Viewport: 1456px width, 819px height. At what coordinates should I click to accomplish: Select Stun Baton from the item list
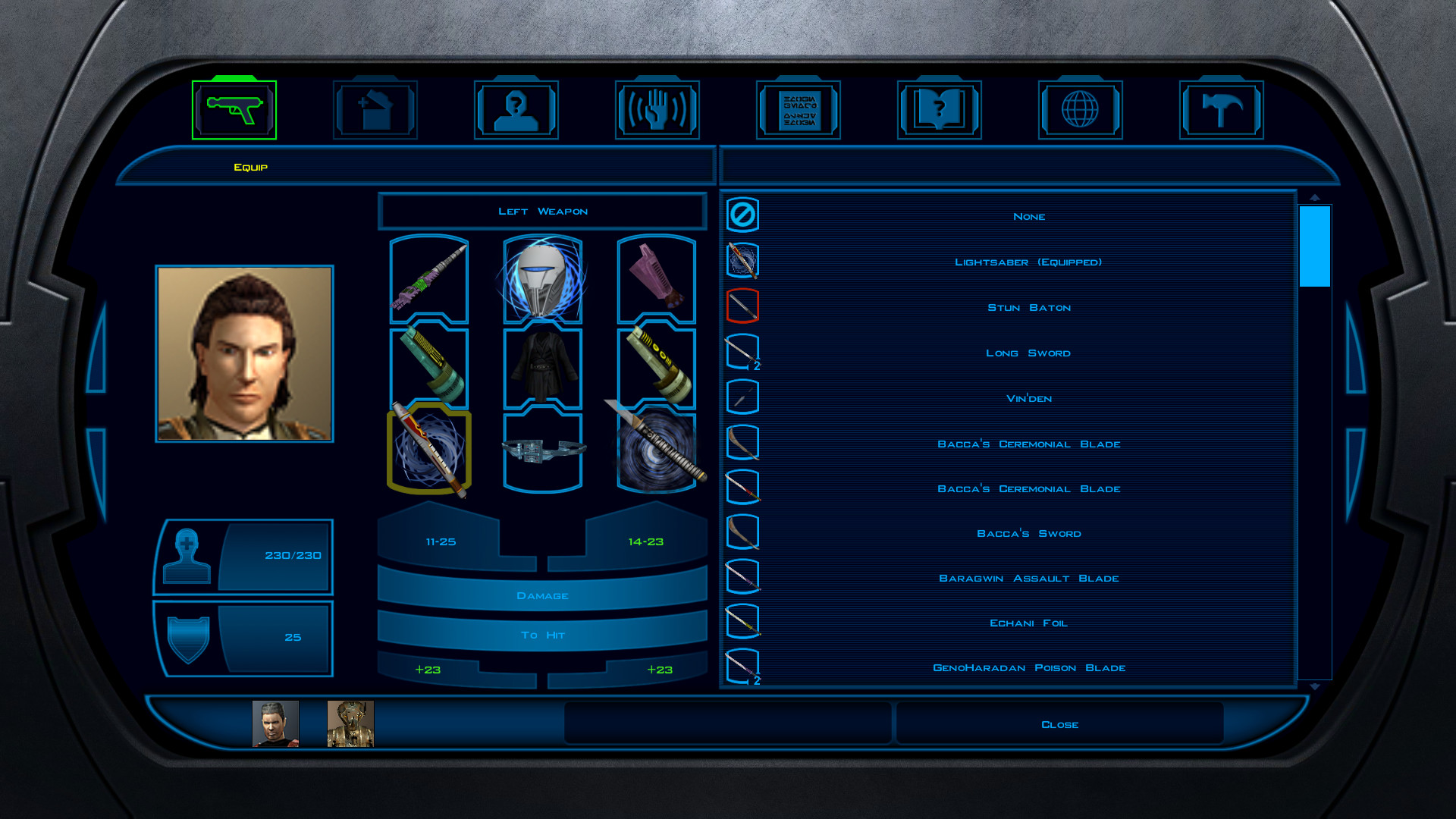1028,308
